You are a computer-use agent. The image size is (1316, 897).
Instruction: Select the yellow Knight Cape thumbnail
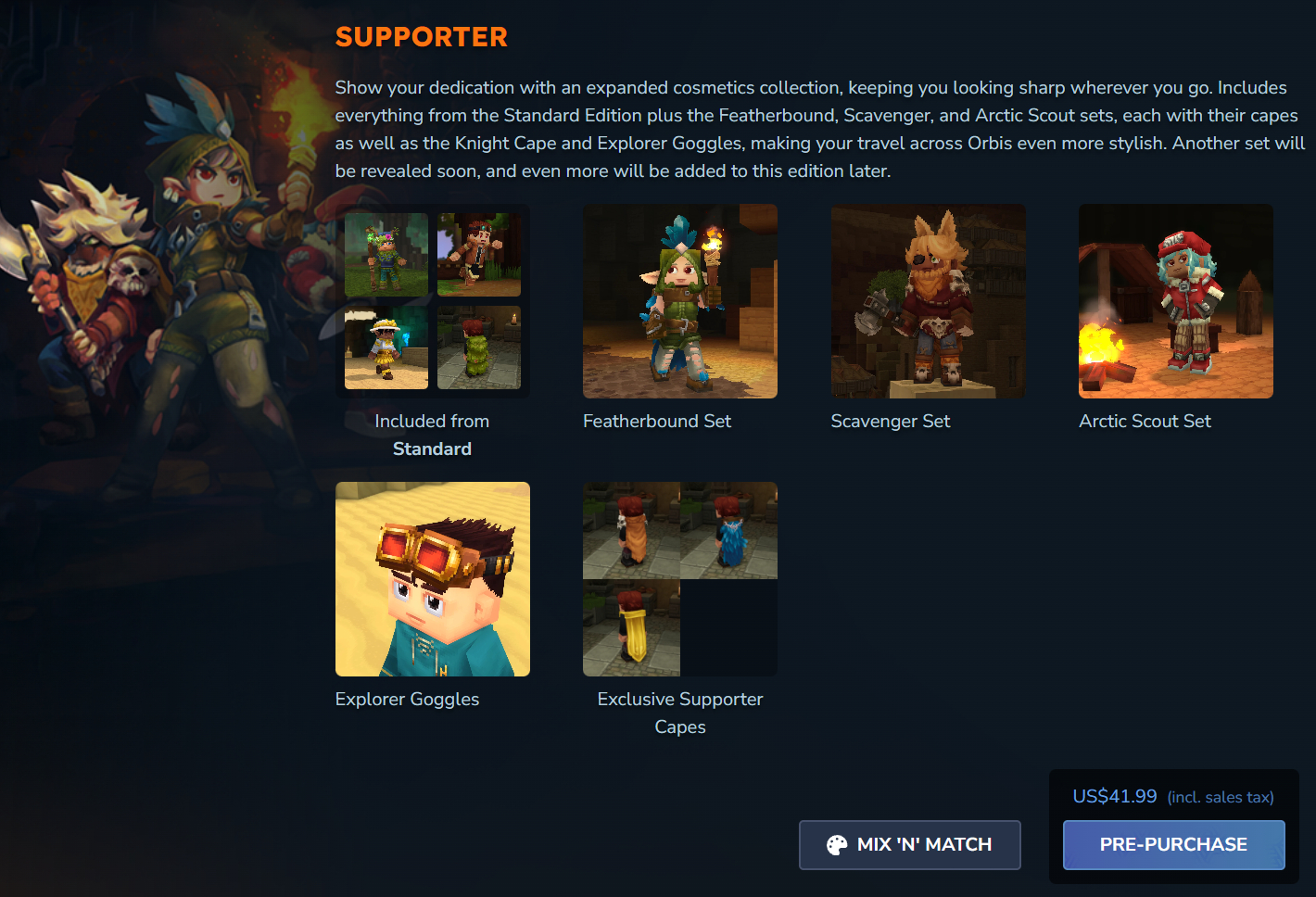(631, 627)
